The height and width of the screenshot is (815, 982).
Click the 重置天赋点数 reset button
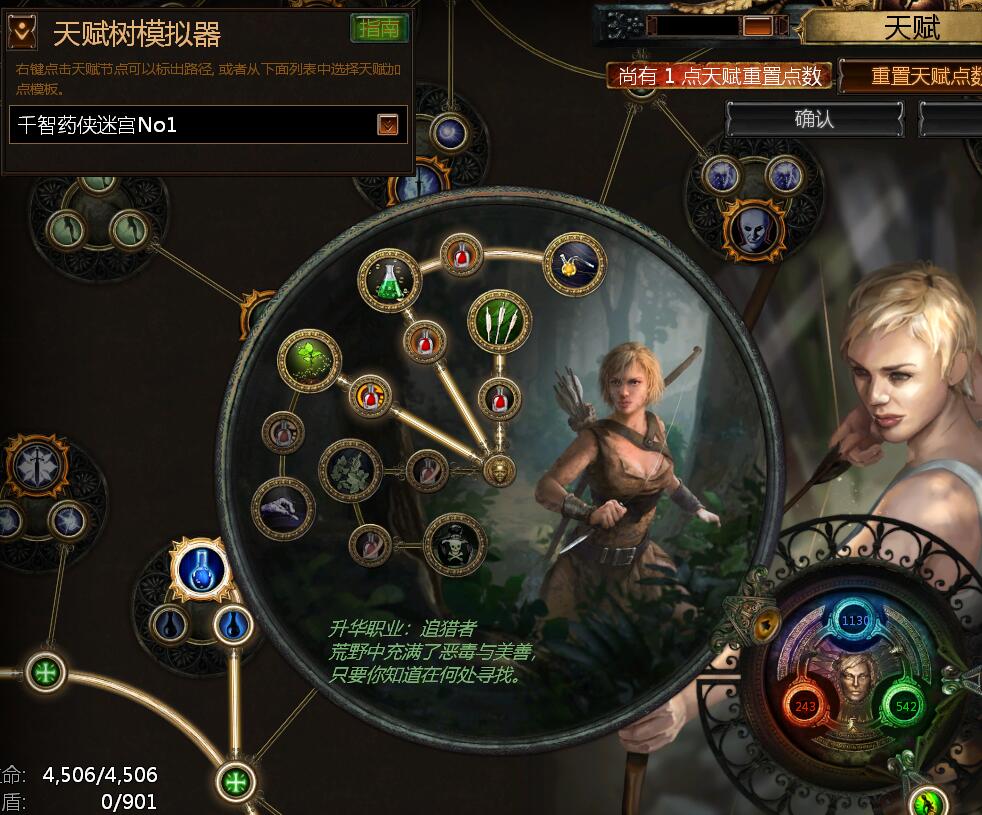coord(914,76)
